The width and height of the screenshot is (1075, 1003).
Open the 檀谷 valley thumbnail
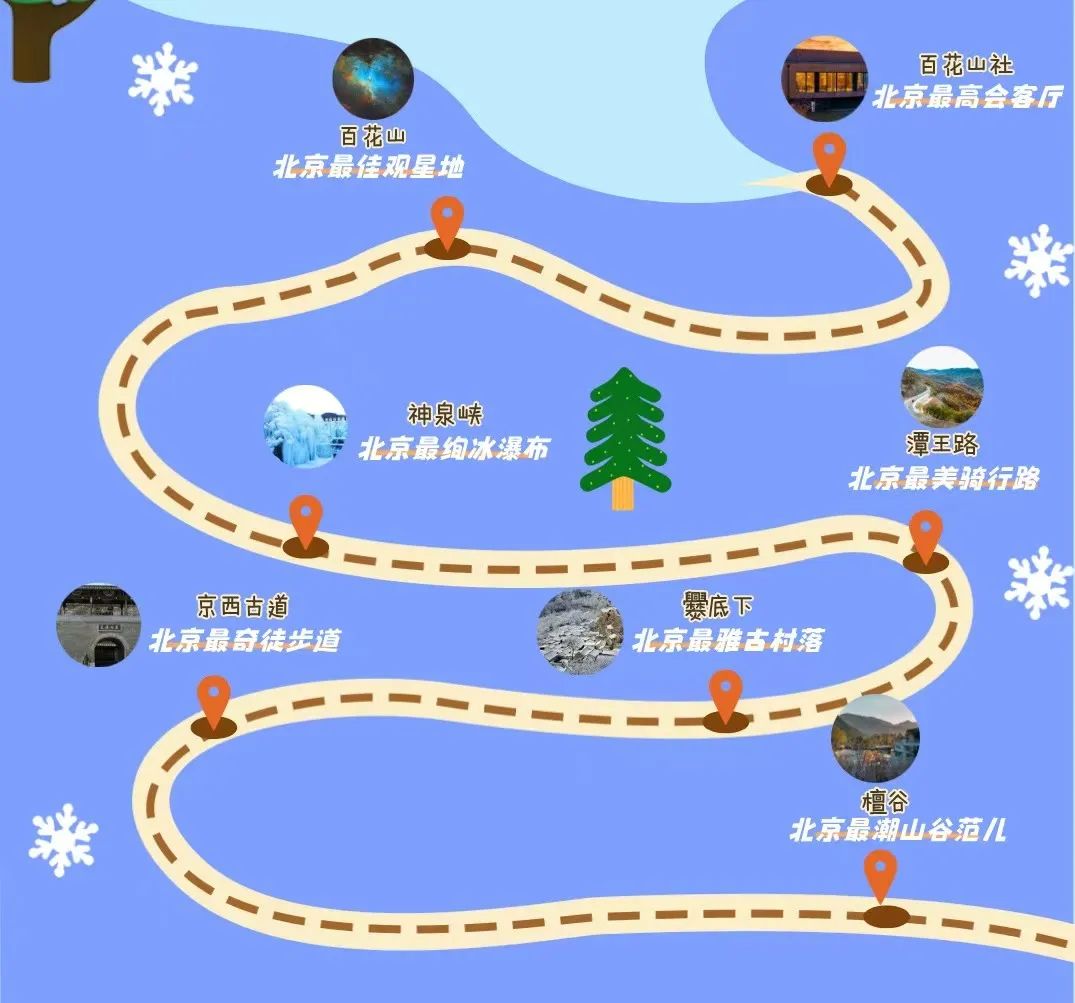click(875, 738)
